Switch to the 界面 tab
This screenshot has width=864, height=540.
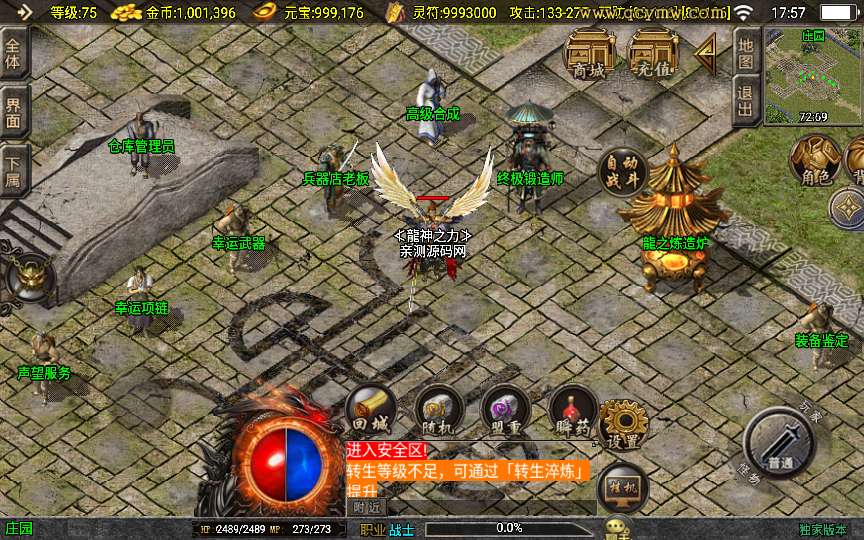click(x=14, y=112)
